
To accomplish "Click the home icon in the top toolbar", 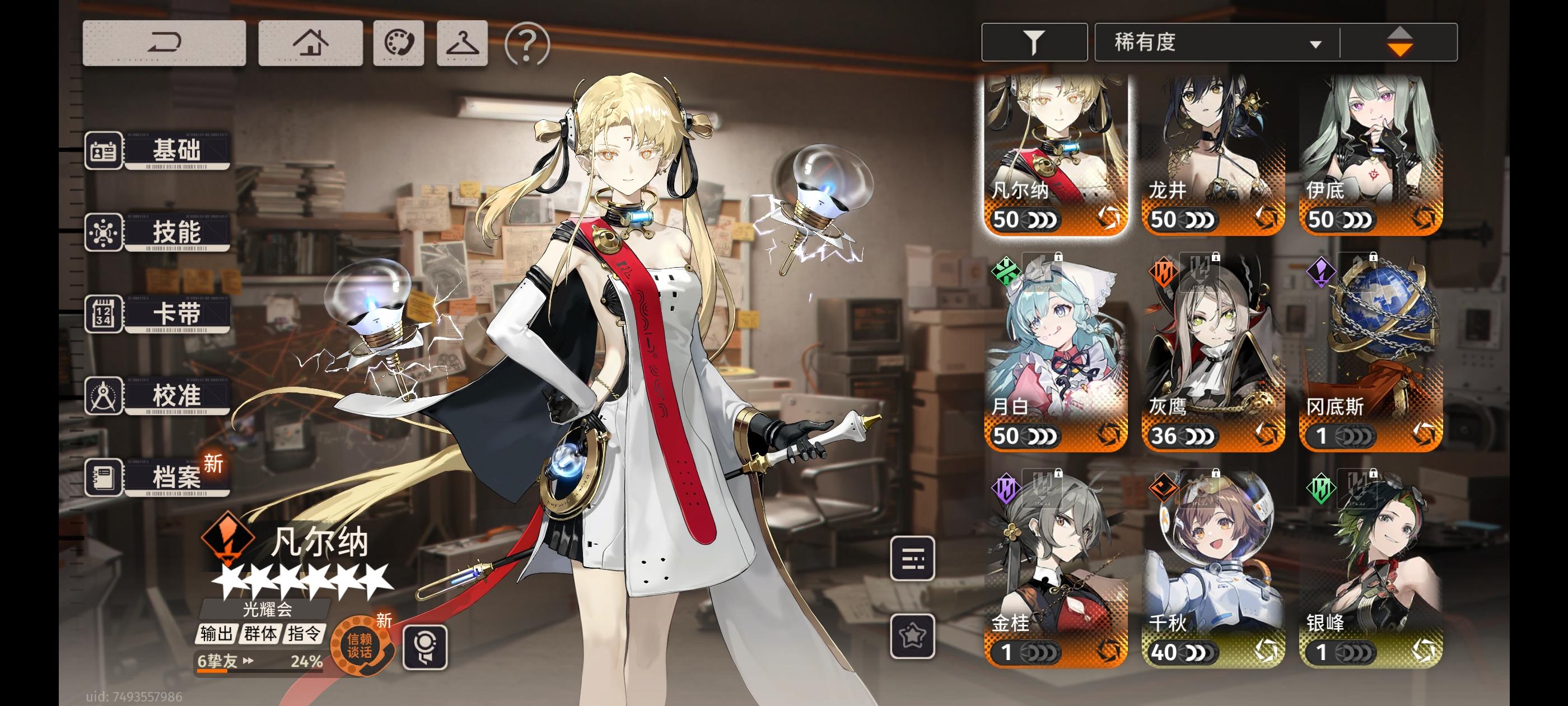I will (x=310, y=43).
